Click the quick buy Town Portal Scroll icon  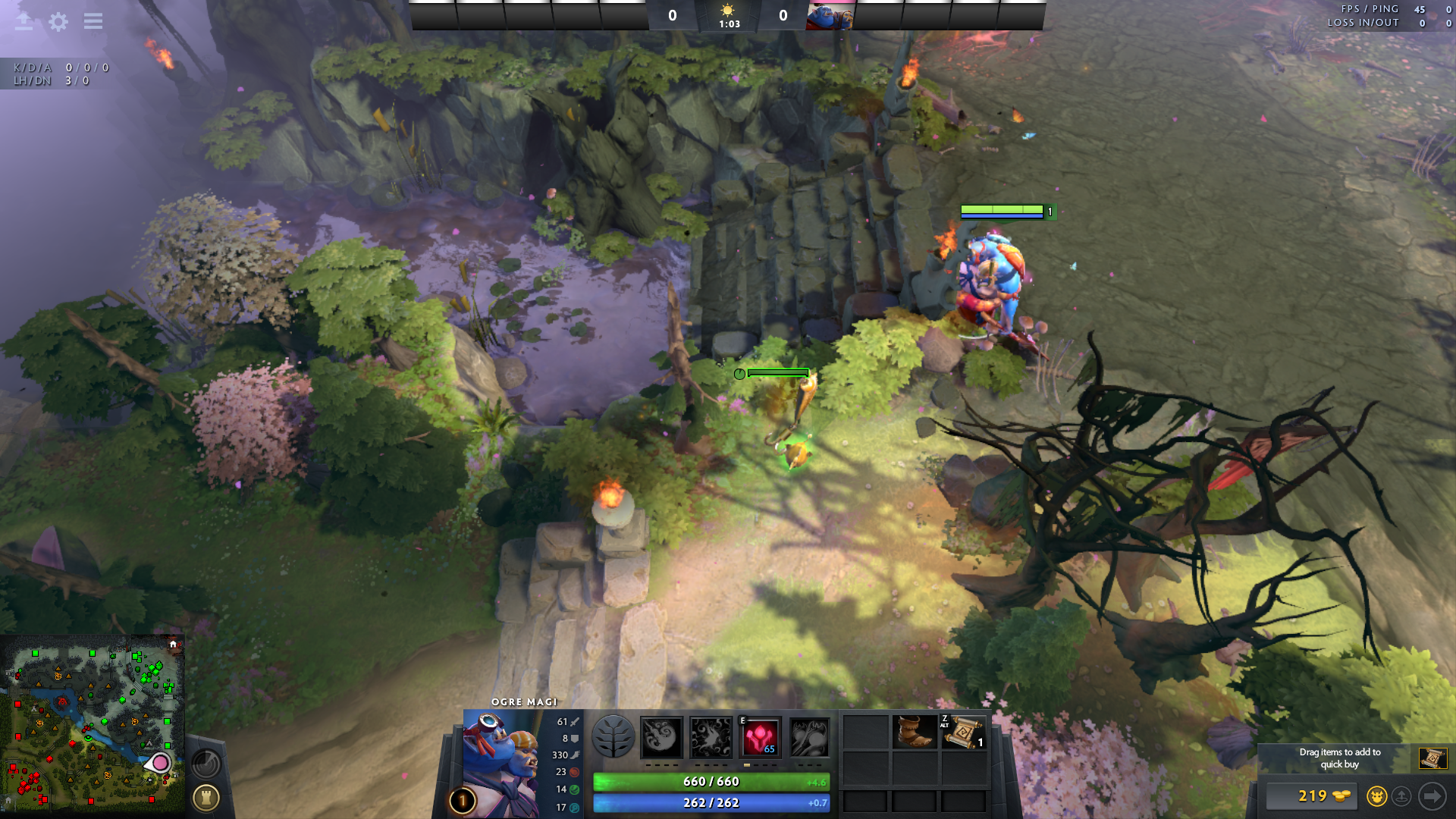pos(1432,758)
